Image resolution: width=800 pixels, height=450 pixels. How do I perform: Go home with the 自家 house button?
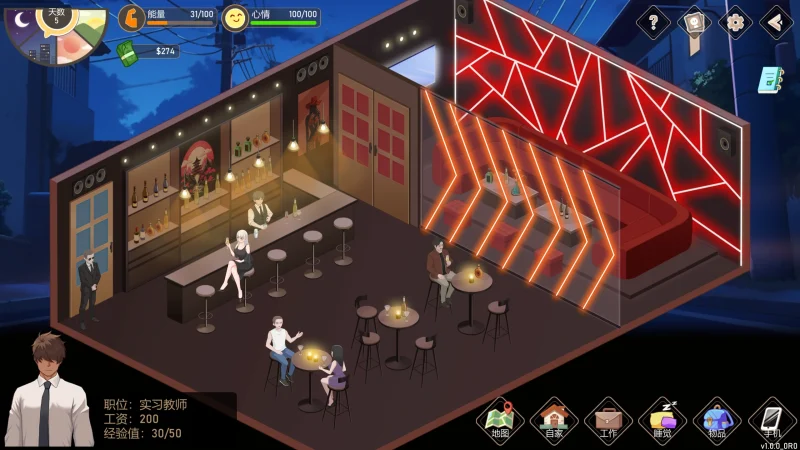[554, 420]
